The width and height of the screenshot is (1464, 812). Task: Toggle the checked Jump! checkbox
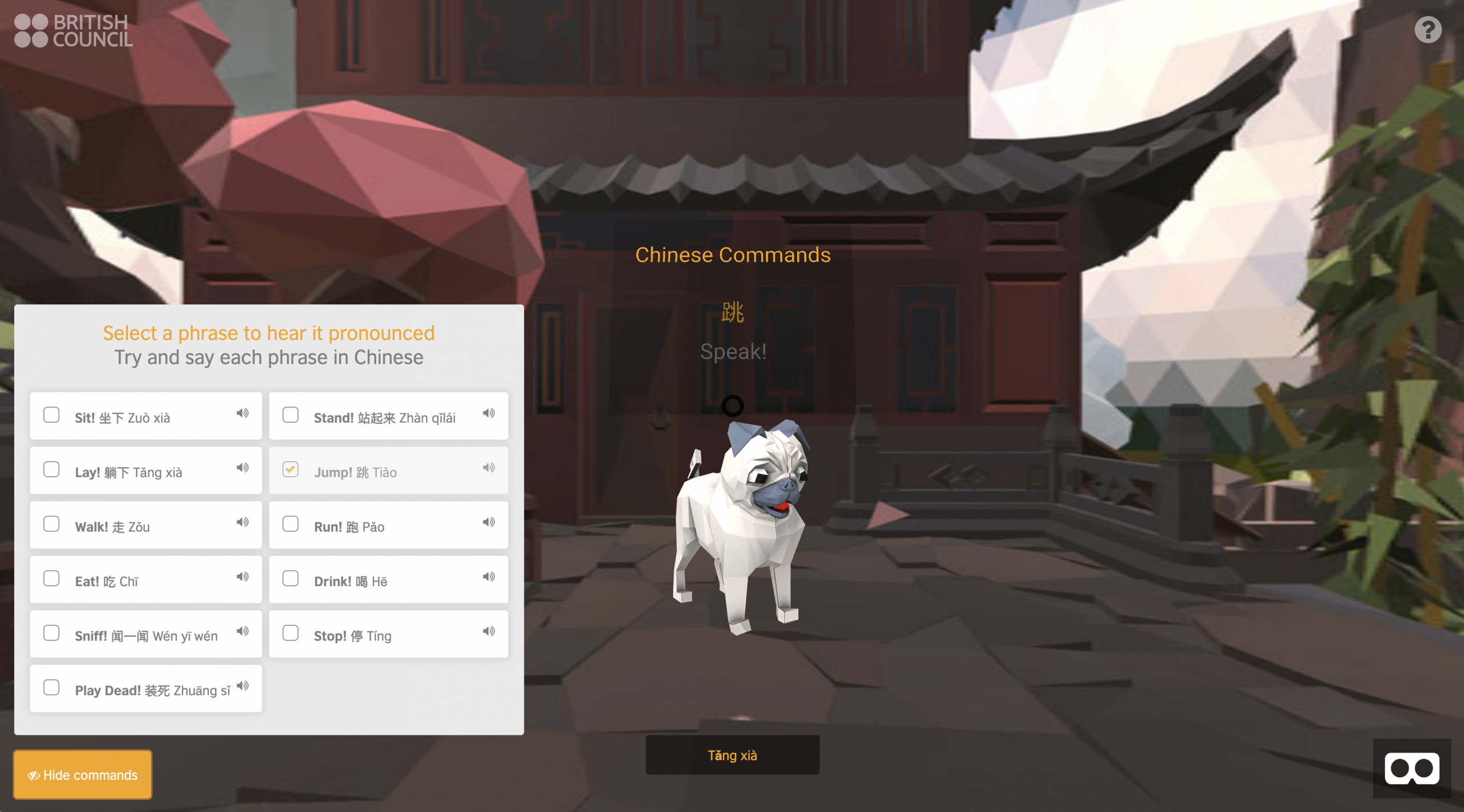(291, 469)
